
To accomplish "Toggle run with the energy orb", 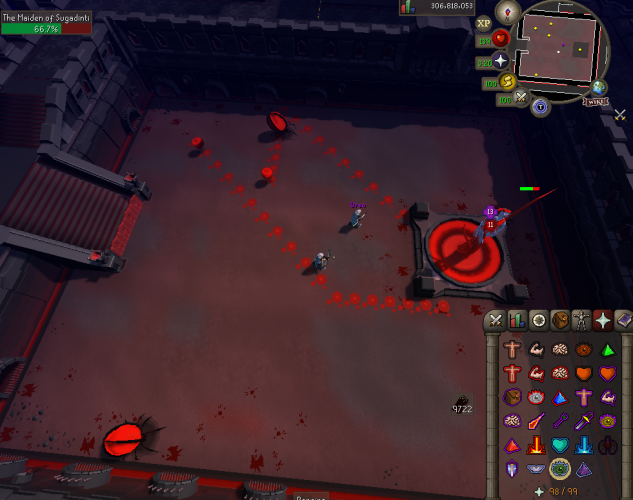I will (508, 81).
